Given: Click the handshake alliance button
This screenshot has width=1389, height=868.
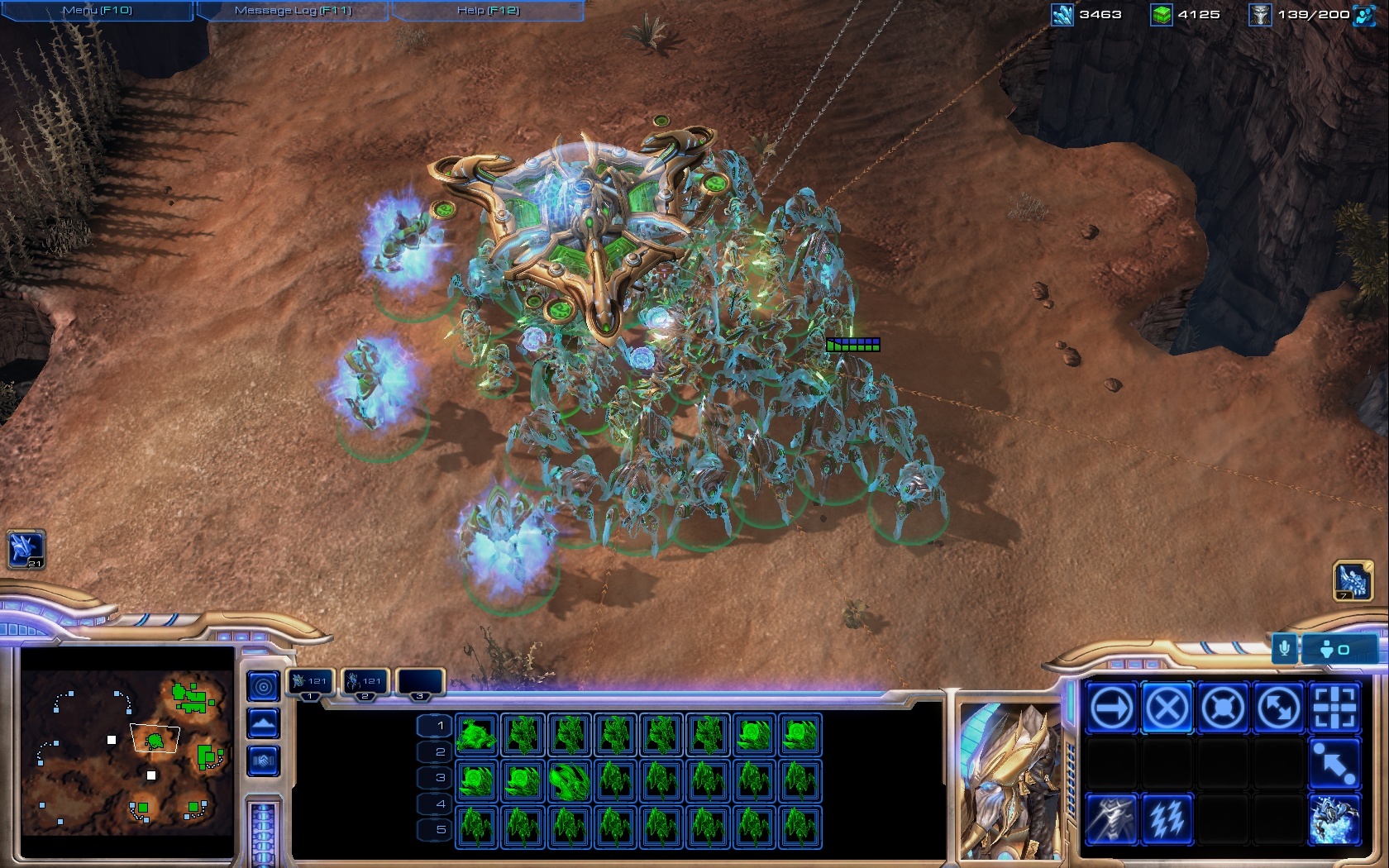Looking at the screenshot, I should click(x=263, y=761).
